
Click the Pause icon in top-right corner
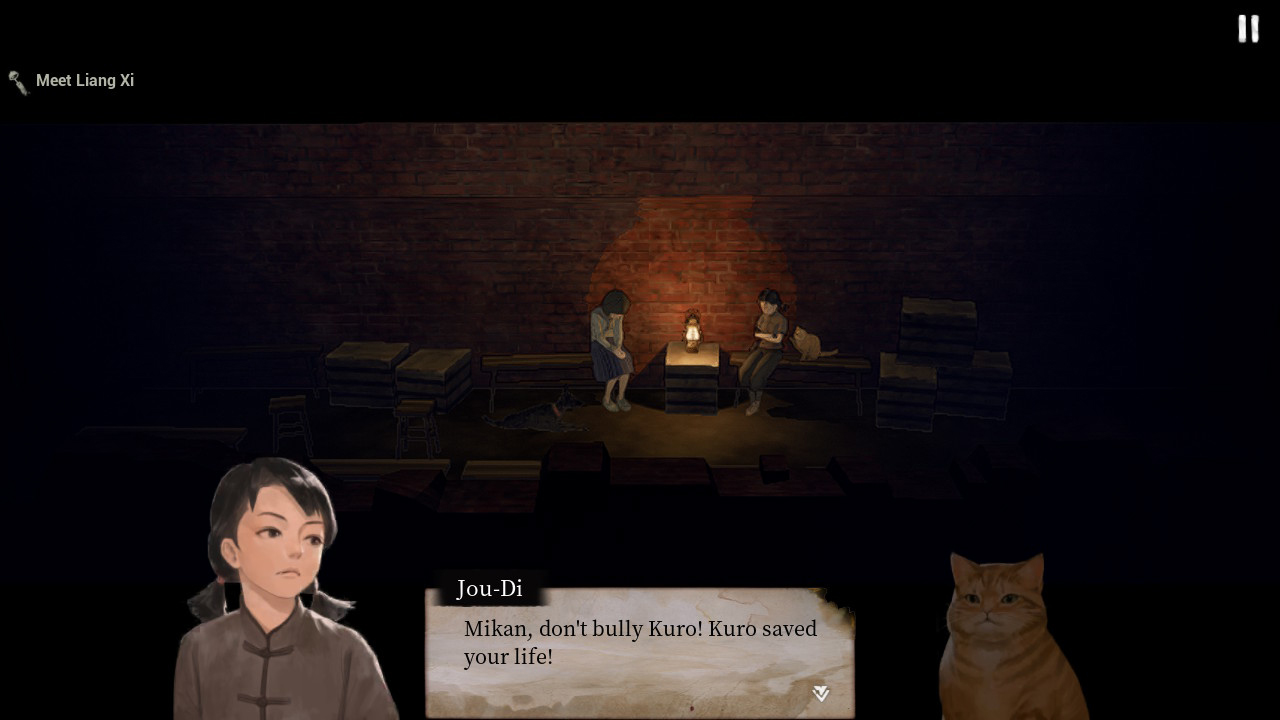click(x=1247, y=29)
